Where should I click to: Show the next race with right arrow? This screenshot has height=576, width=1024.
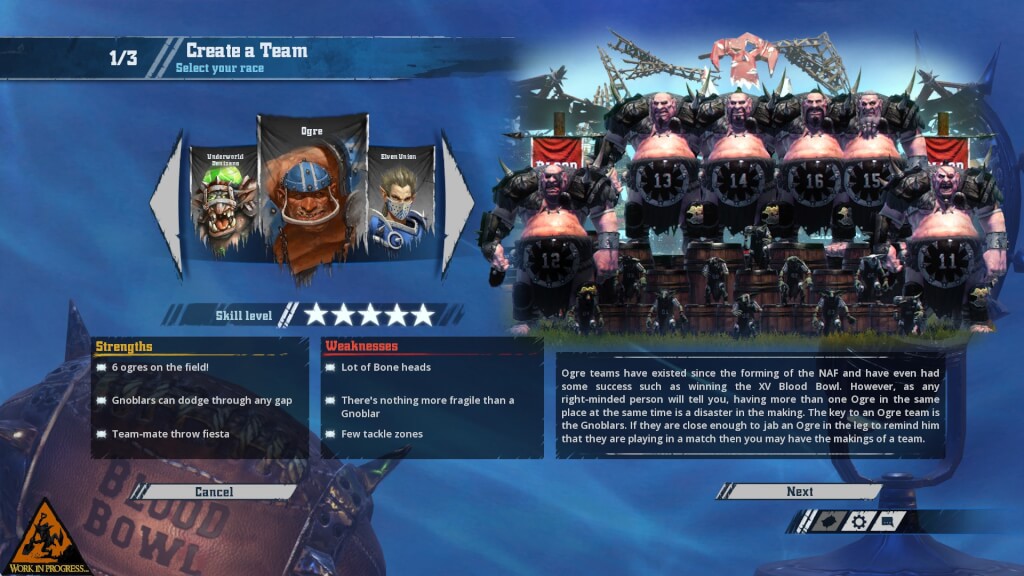(456, 203)
